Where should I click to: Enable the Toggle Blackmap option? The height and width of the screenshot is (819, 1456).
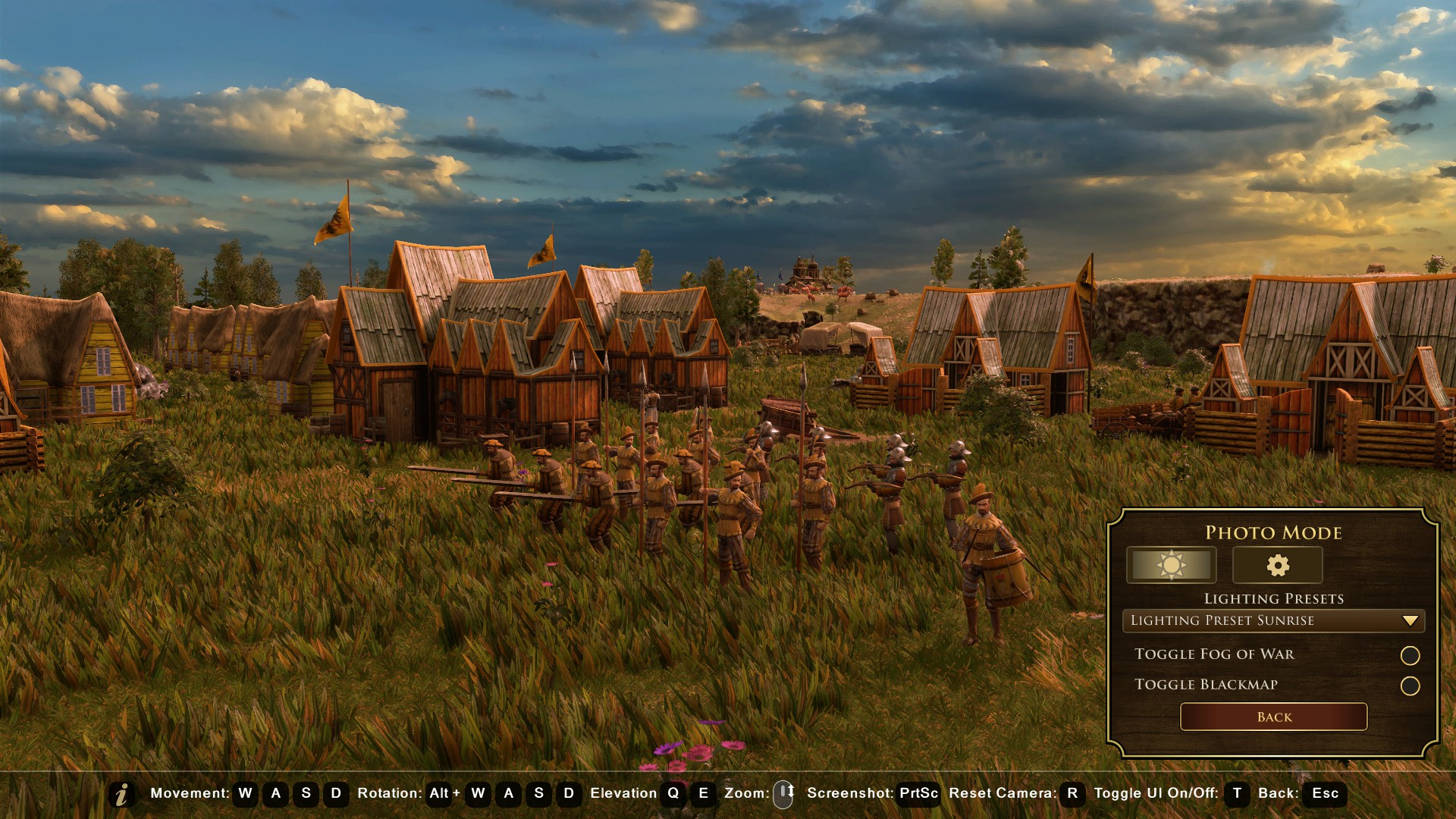click(1410, 686)
